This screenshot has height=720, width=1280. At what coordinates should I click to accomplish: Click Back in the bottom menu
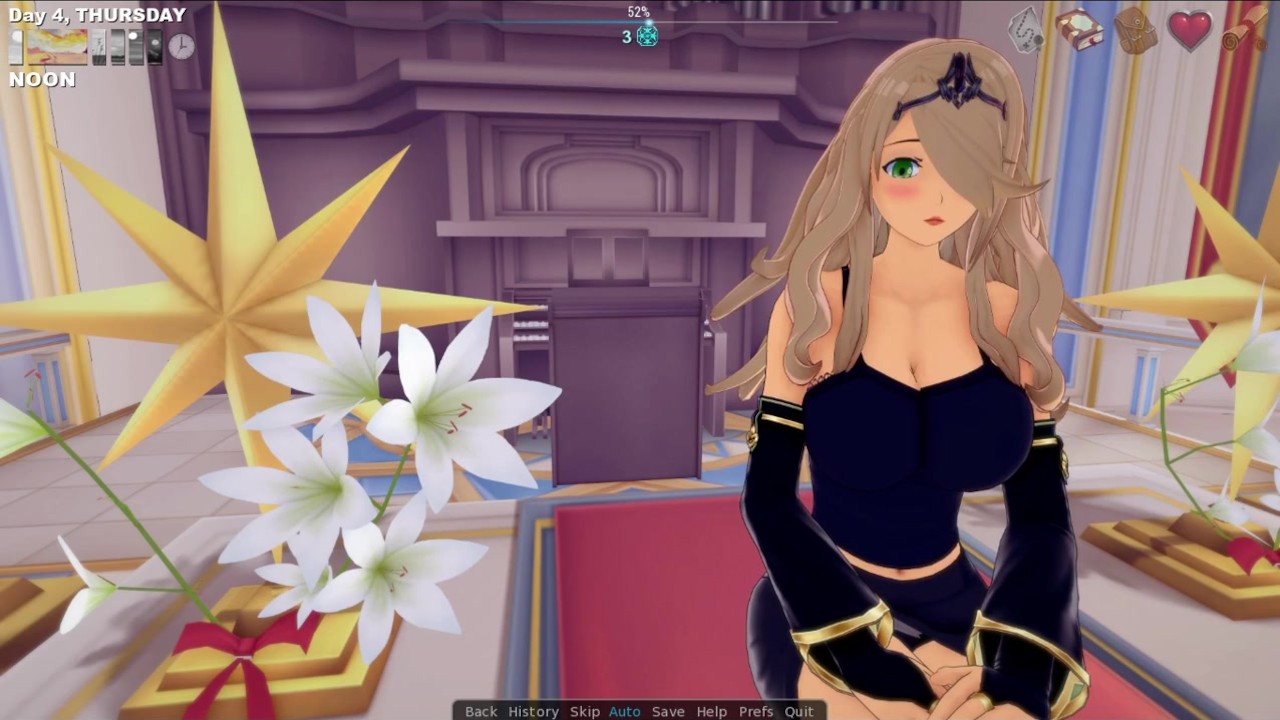pyautogui.click(x=481, y=711)
